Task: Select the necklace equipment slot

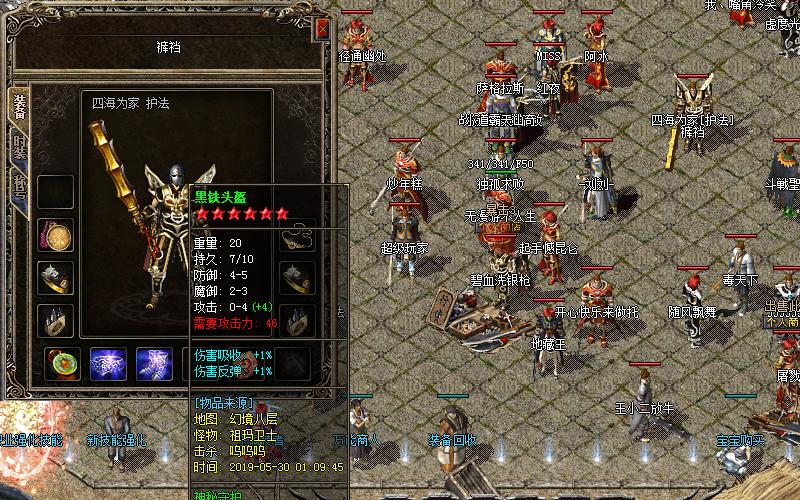Action: [297, 235]
